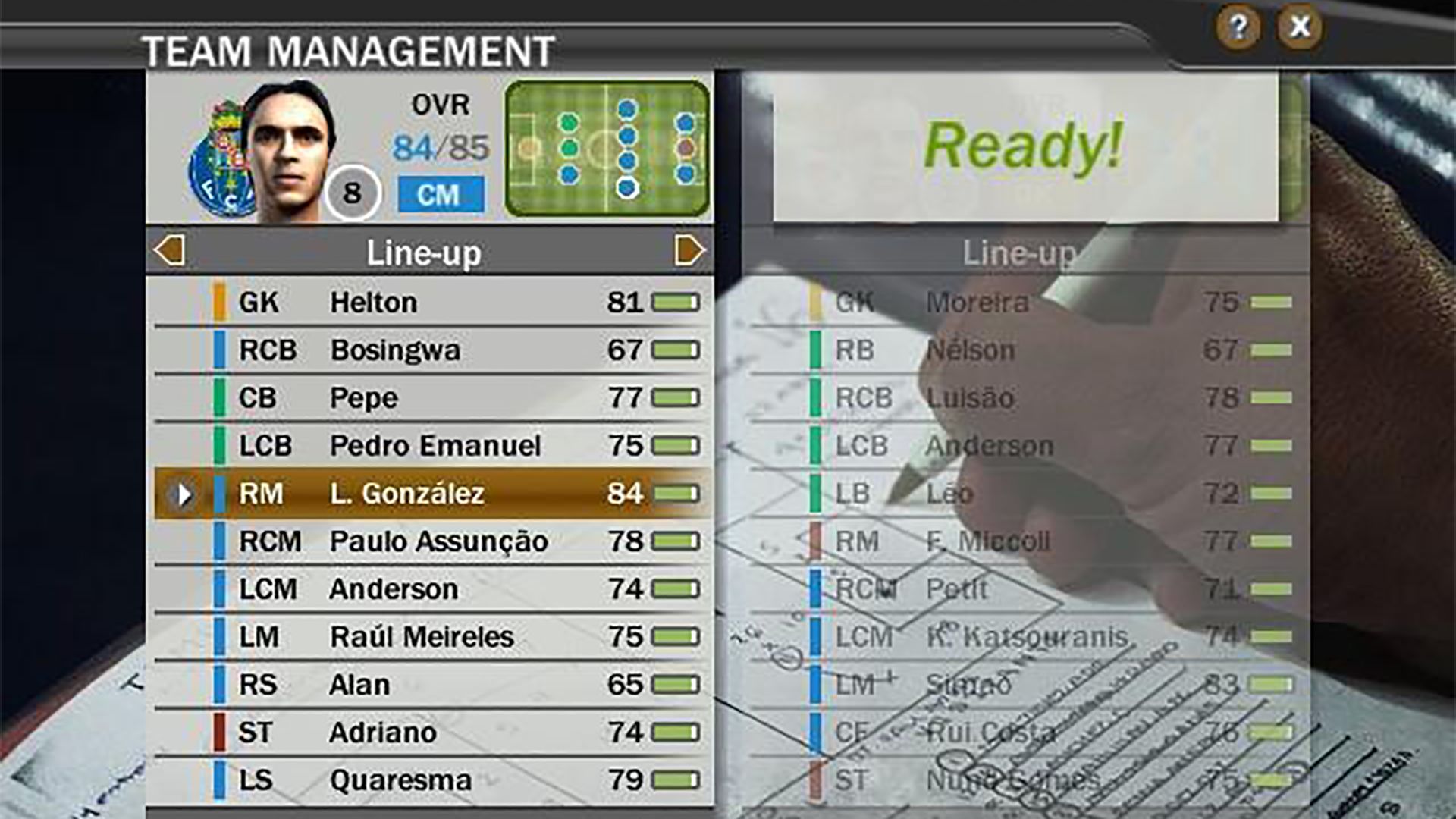Click the Ready! confirmation banner
The height and width of the screenshot is (819, 1456).
[x=1024, y=149]
